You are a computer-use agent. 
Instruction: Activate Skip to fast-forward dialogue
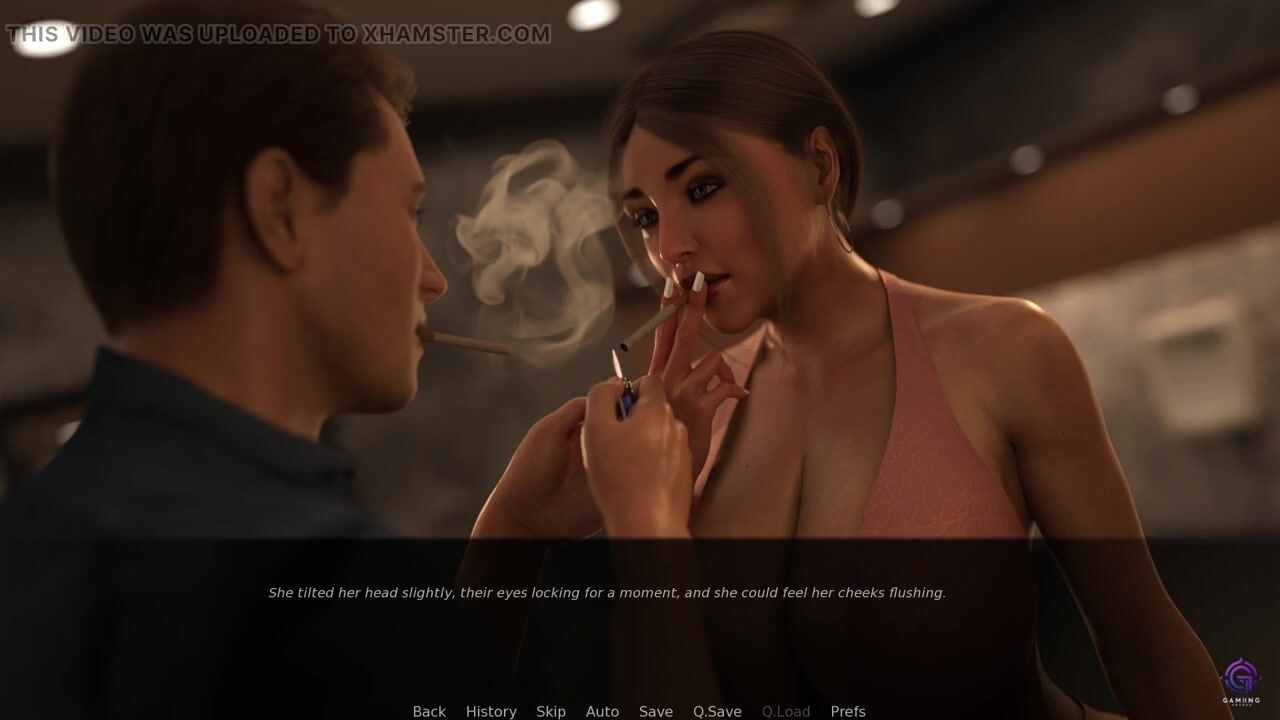point(551,711)
